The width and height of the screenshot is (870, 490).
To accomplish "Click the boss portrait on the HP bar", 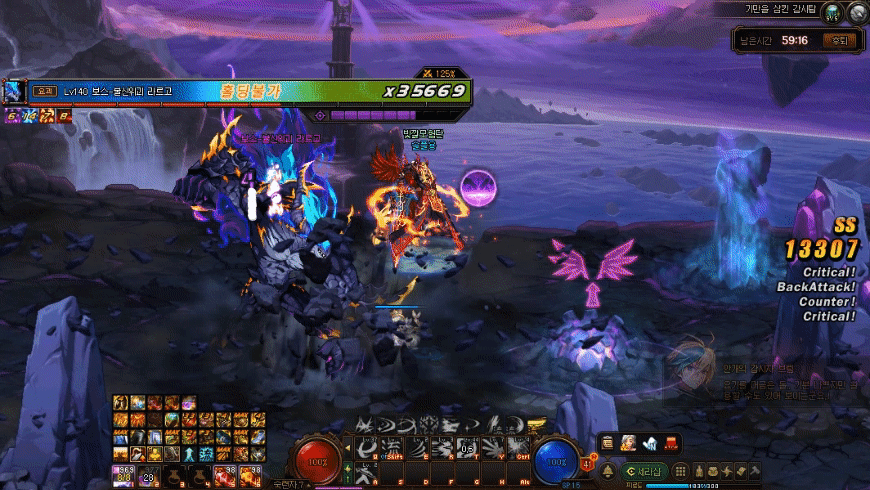I will click(14, 91).
